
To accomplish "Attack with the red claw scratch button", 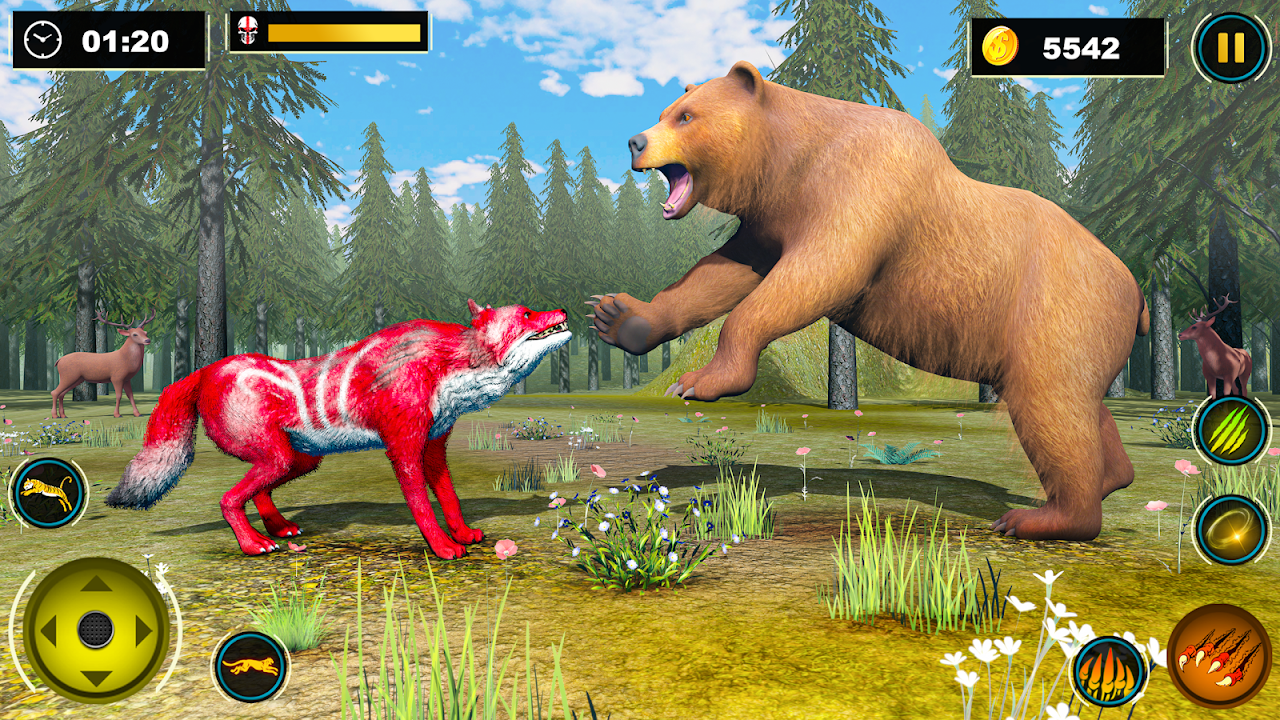I will tap(1219, 656).
